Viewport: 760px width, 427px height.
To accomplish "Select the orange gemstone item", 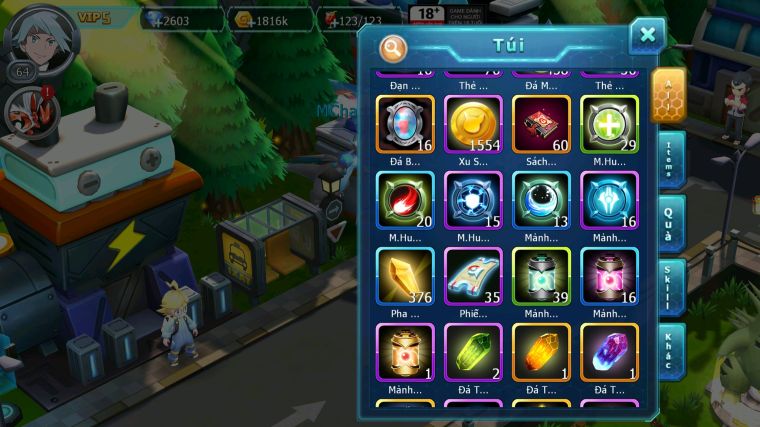I will click(x=541, y=352).
